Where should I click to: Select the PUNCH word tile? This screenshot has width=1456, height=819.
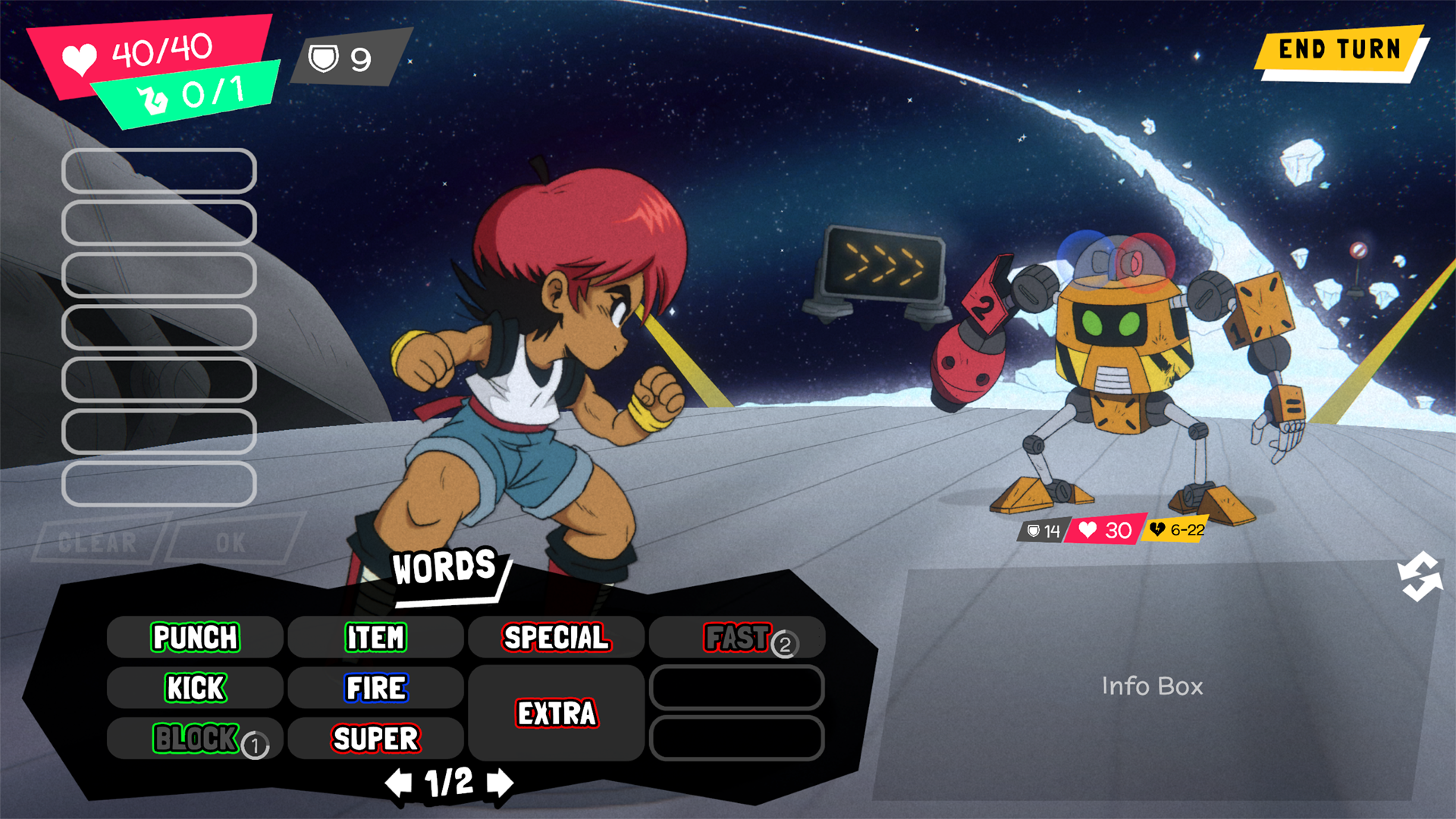click(194, 638)
